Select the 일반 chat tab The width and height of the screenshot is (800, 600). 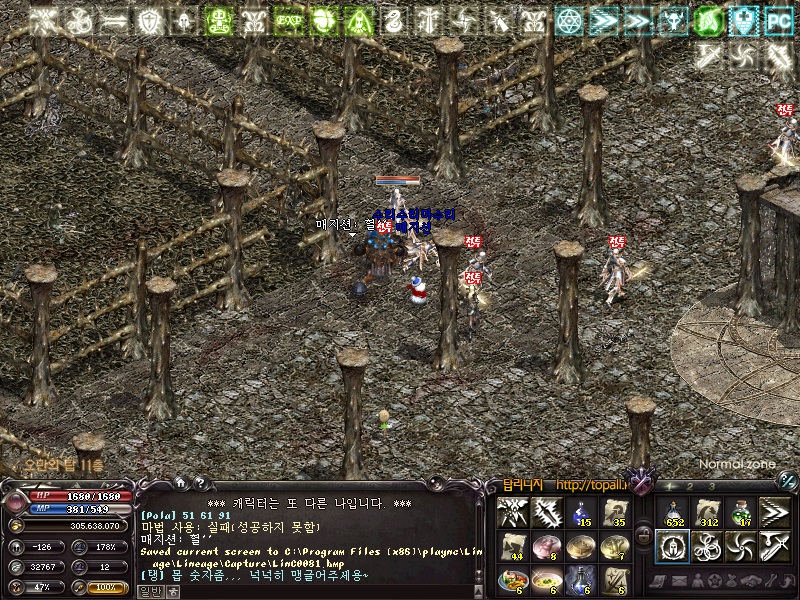(x=149, y=591)
